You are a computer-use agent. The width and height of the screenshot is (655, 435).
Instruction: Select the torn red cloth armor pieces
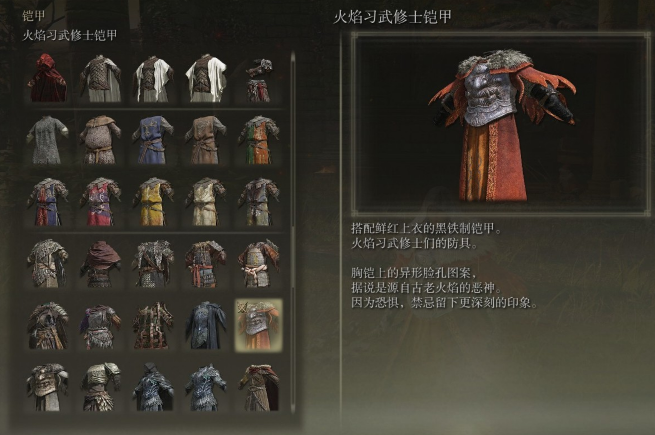pos(257,77)
